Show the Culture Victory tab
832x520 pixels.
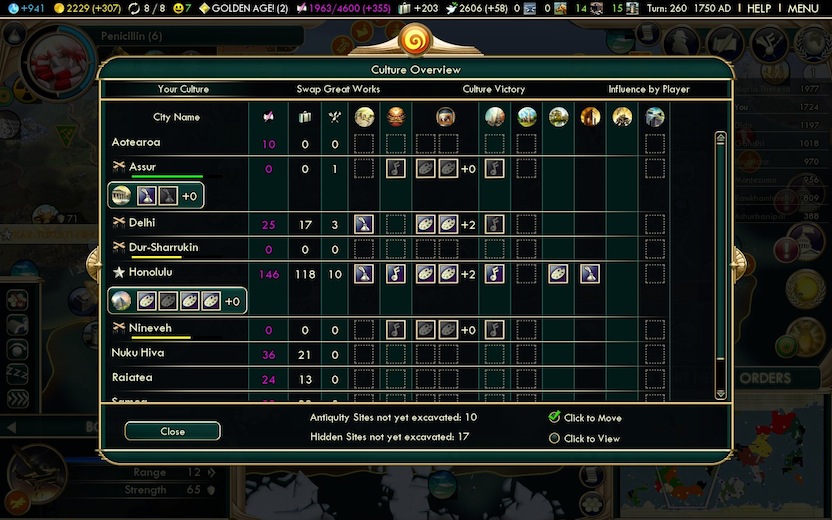[493, 89]
